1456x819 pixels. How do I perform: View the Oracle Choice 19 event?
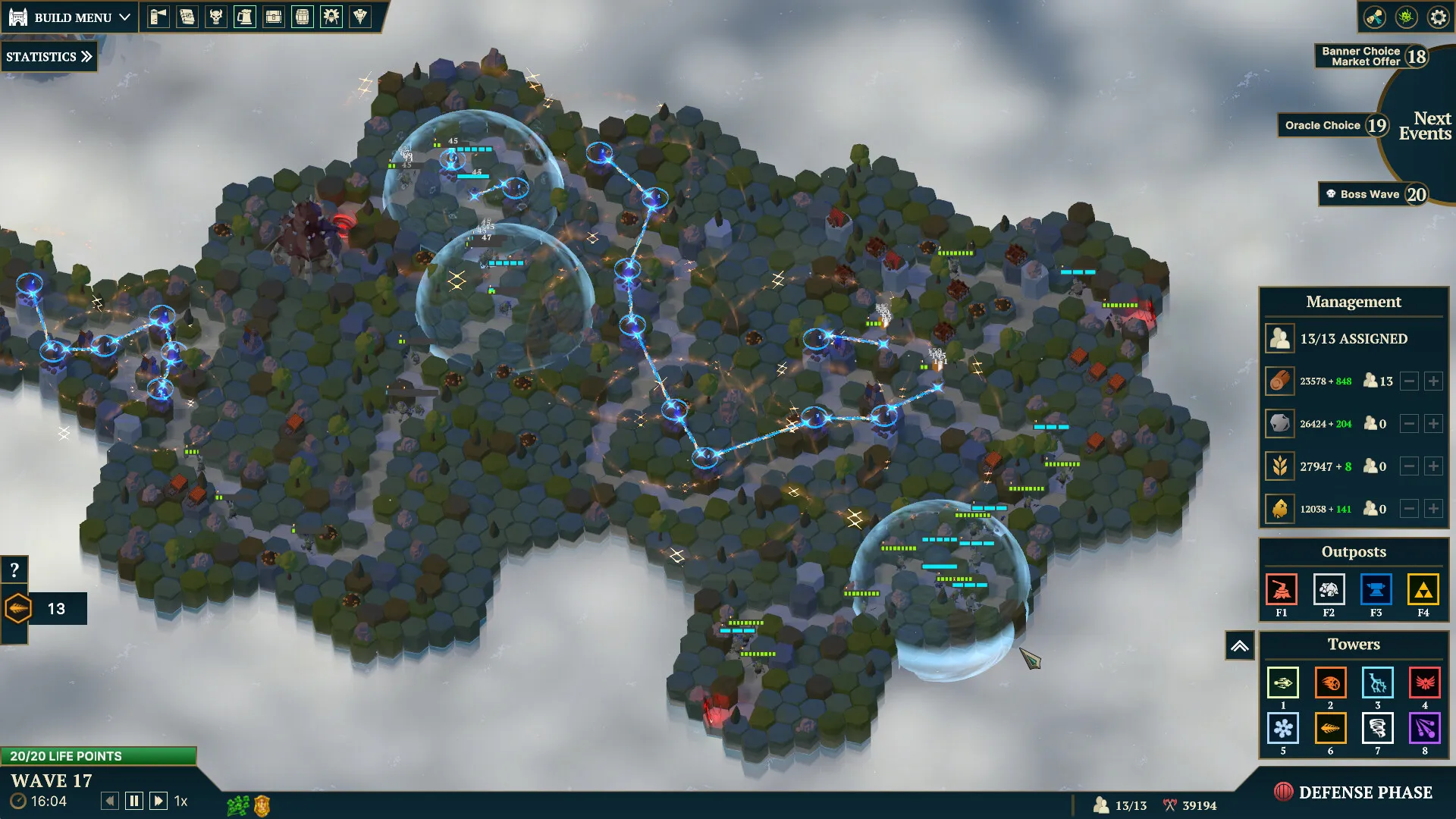(x=1332, y=125)
